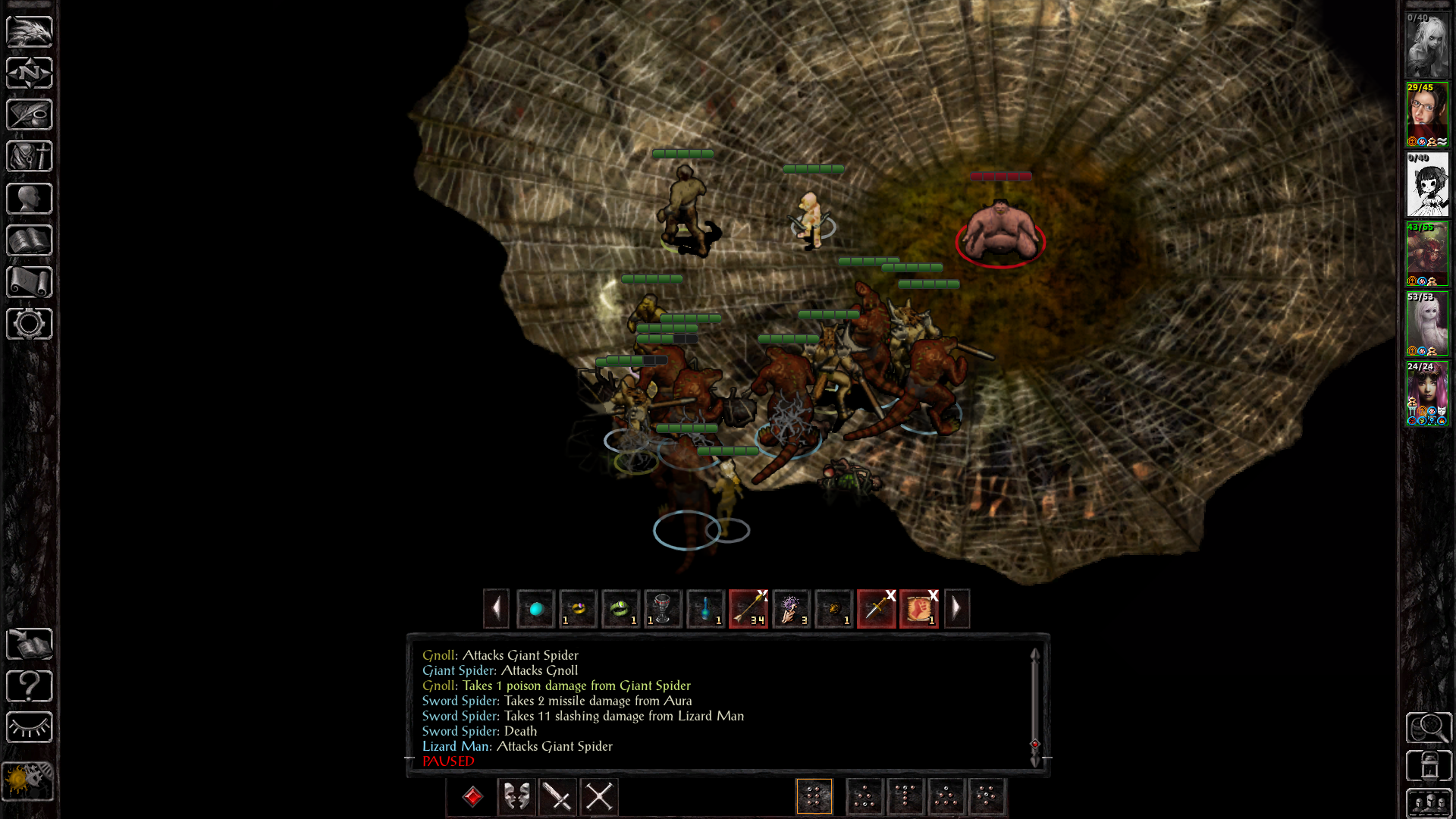This screenshot has width=1456, height=819.
Task: Open game options with the gear icon
Action: pyautogui.click(x=30, y=324)
